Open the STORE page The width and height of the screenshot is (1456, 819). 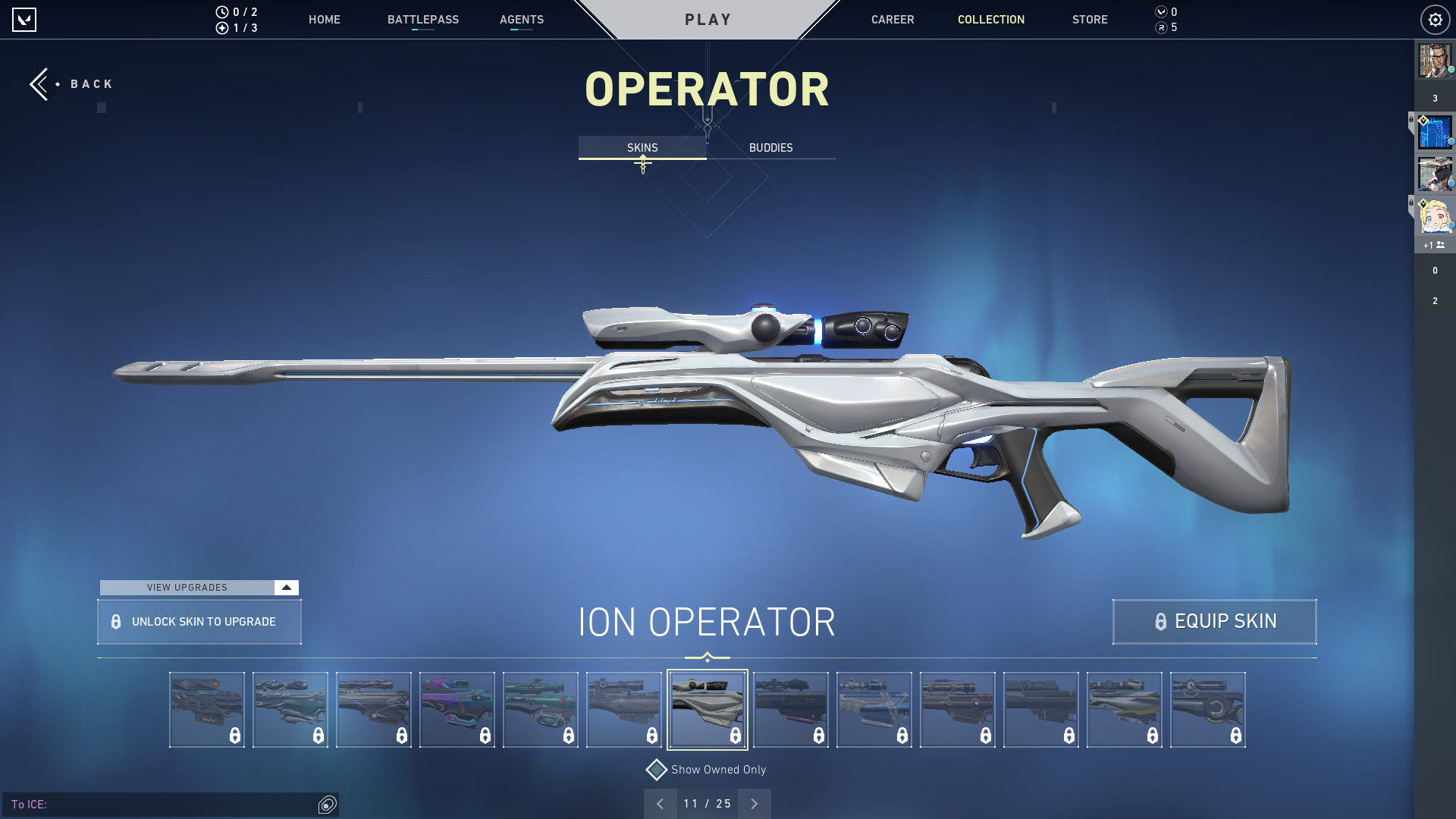pyautogui.click(x=1090, y=20)
